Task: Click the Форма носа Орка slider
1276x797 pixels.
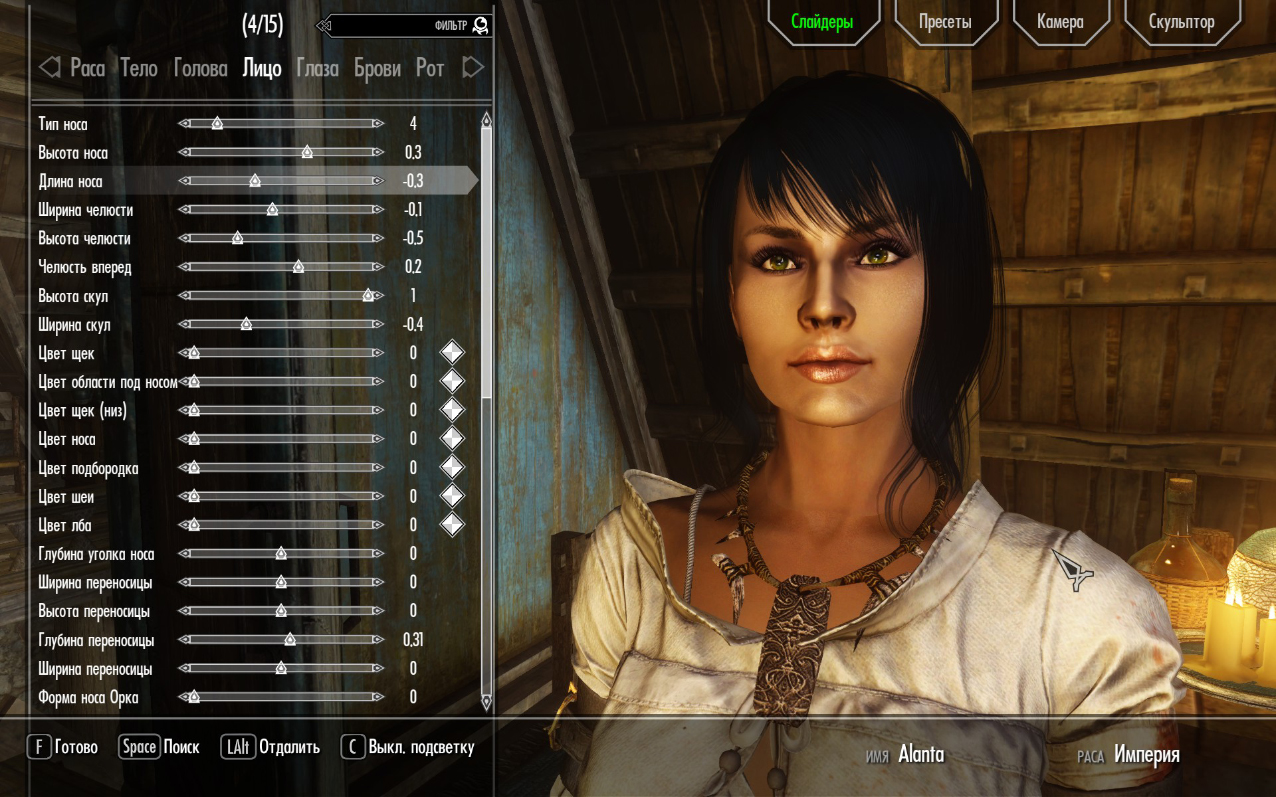Action: tap(281, 697)
